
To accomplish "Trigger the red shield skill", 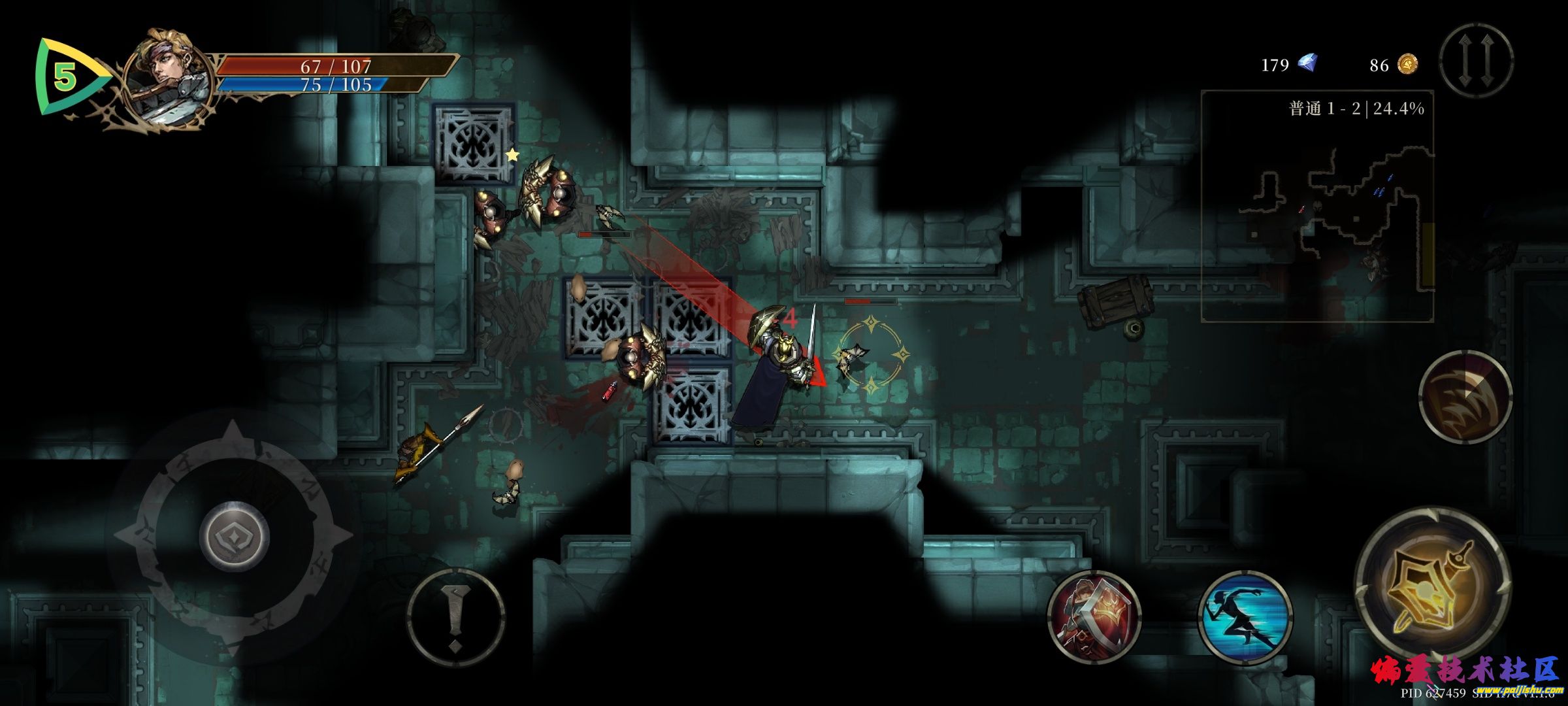I will (1094, 618).
